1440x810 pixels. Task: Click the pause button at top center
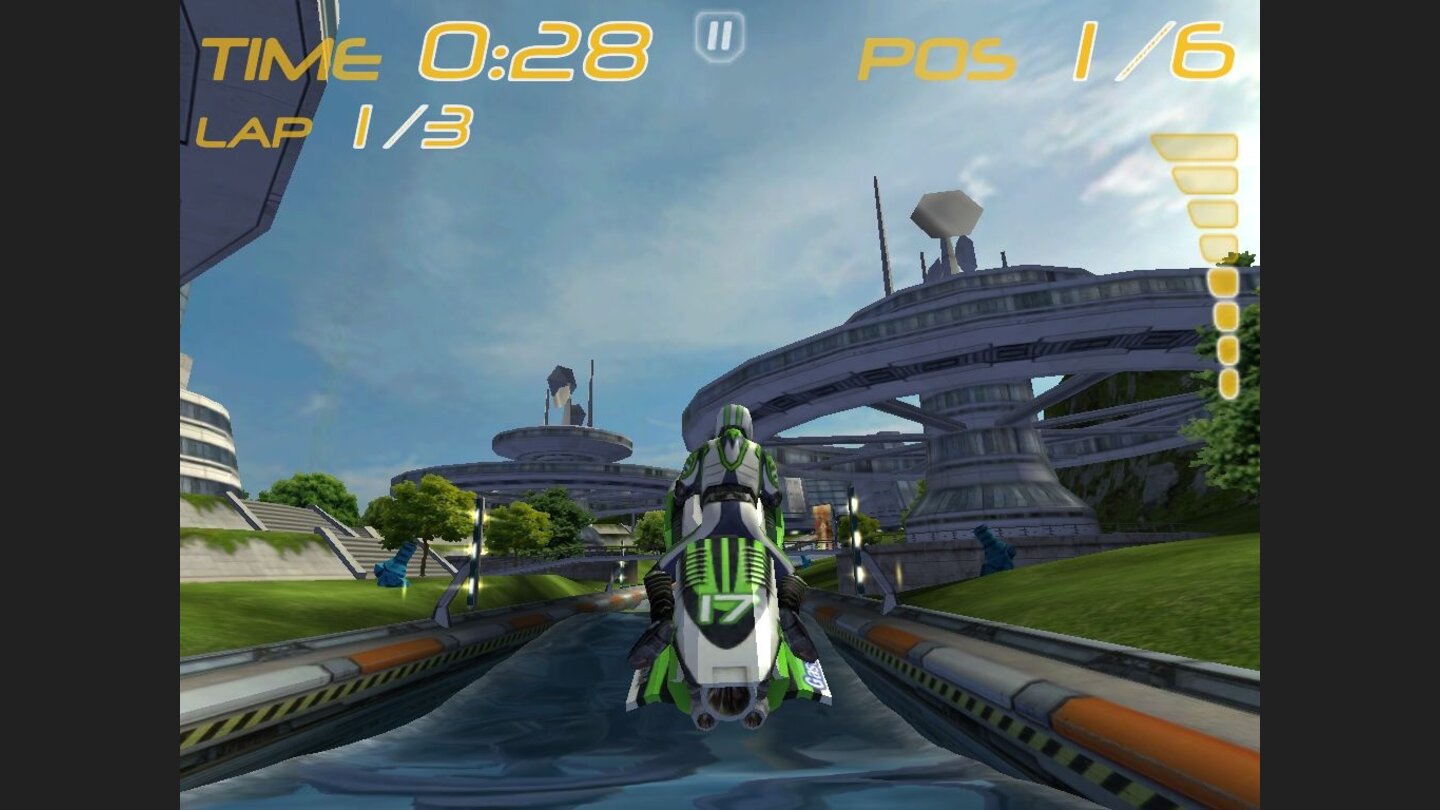718,38
